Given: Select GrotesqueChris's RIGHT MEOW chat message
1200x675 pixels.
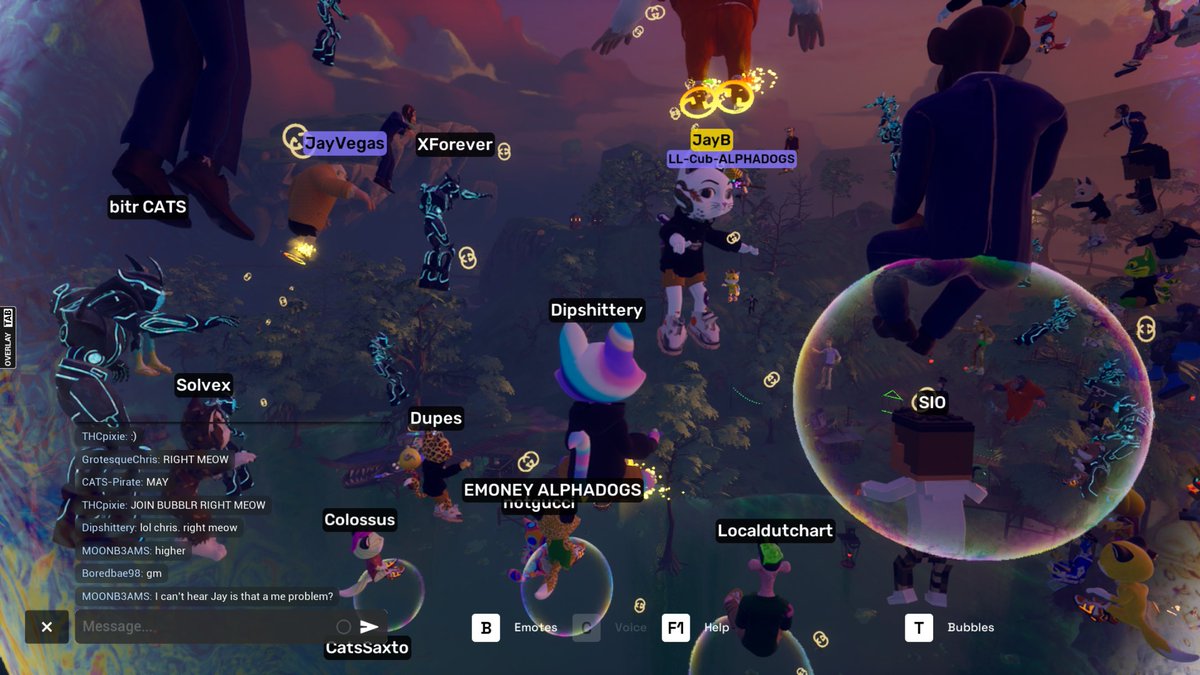Looking at the screenshot, I should coord(155,459).
